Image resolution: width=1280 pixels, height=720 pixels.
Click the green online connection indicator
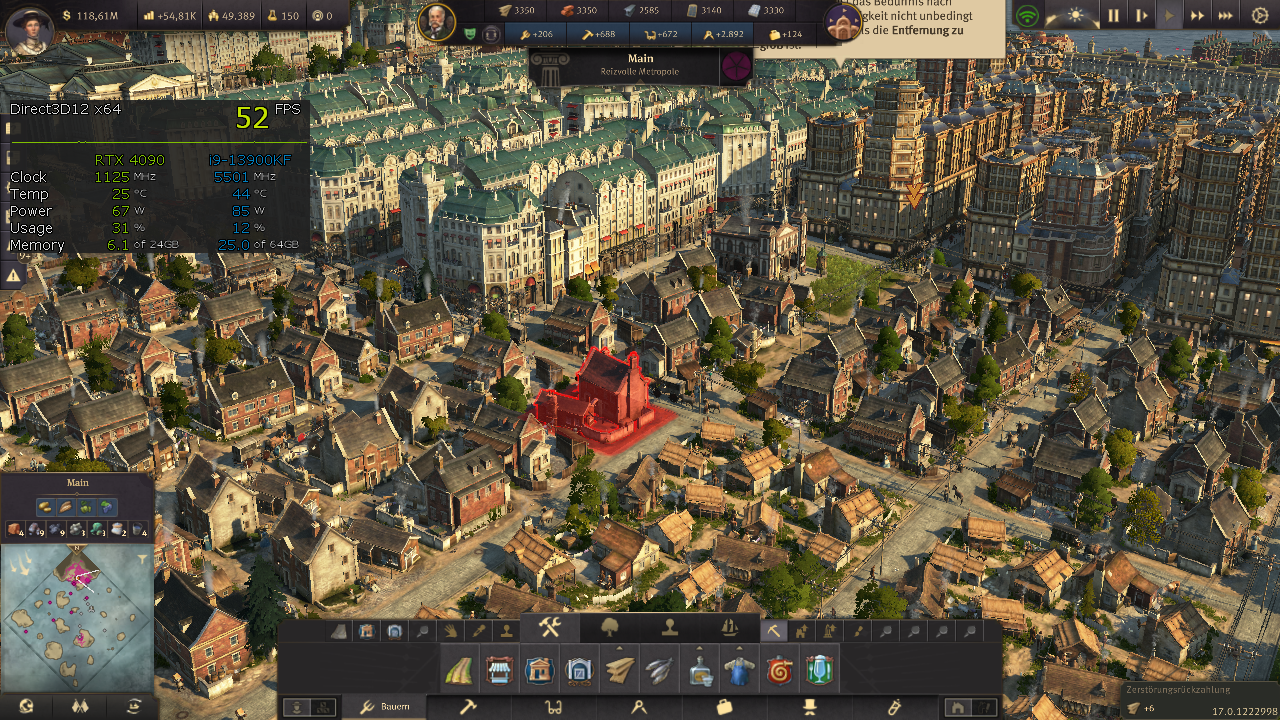pos(1028,15)
